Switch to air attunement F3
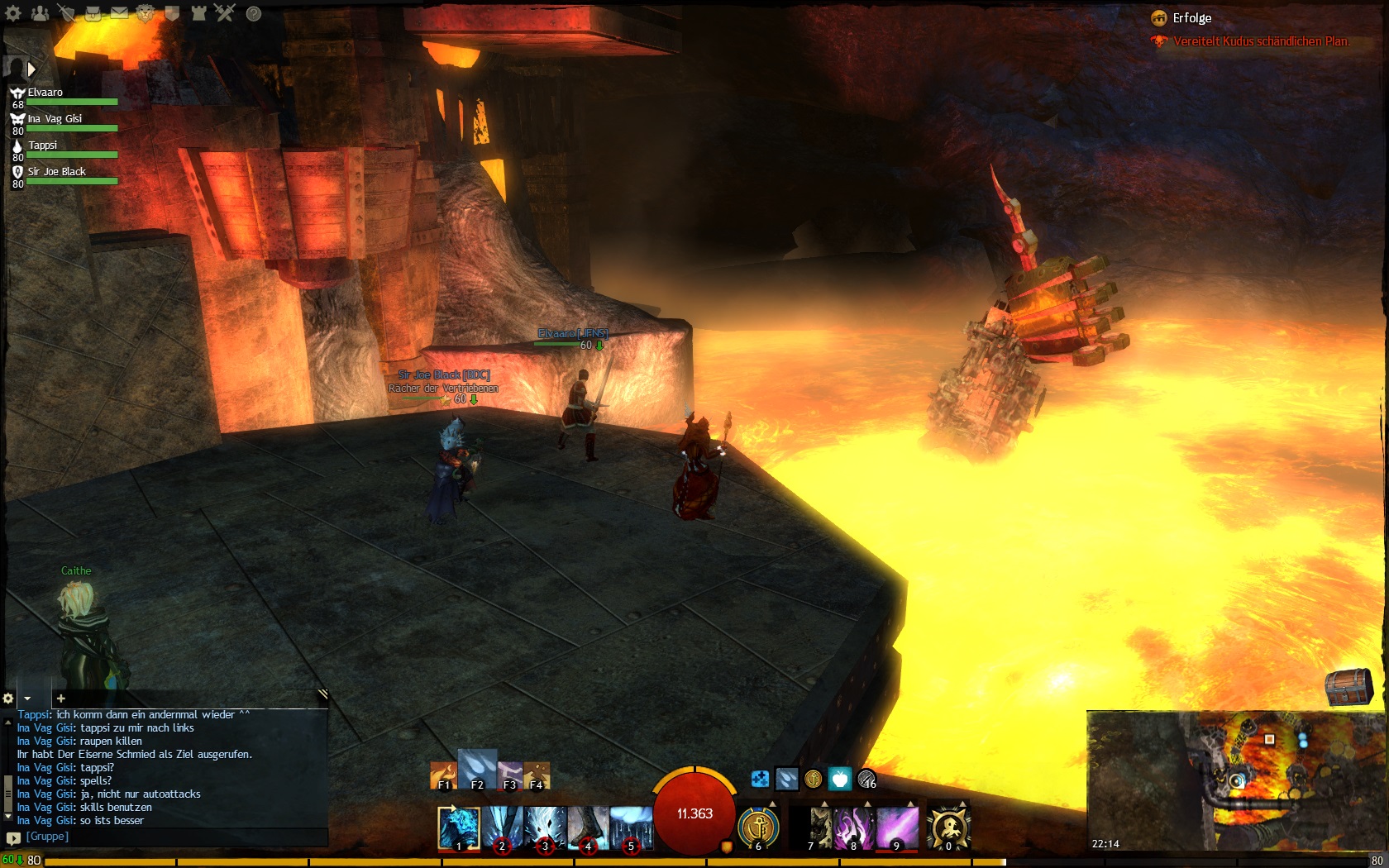Viewport: 1389px width, 868px height. click(510, 775)
